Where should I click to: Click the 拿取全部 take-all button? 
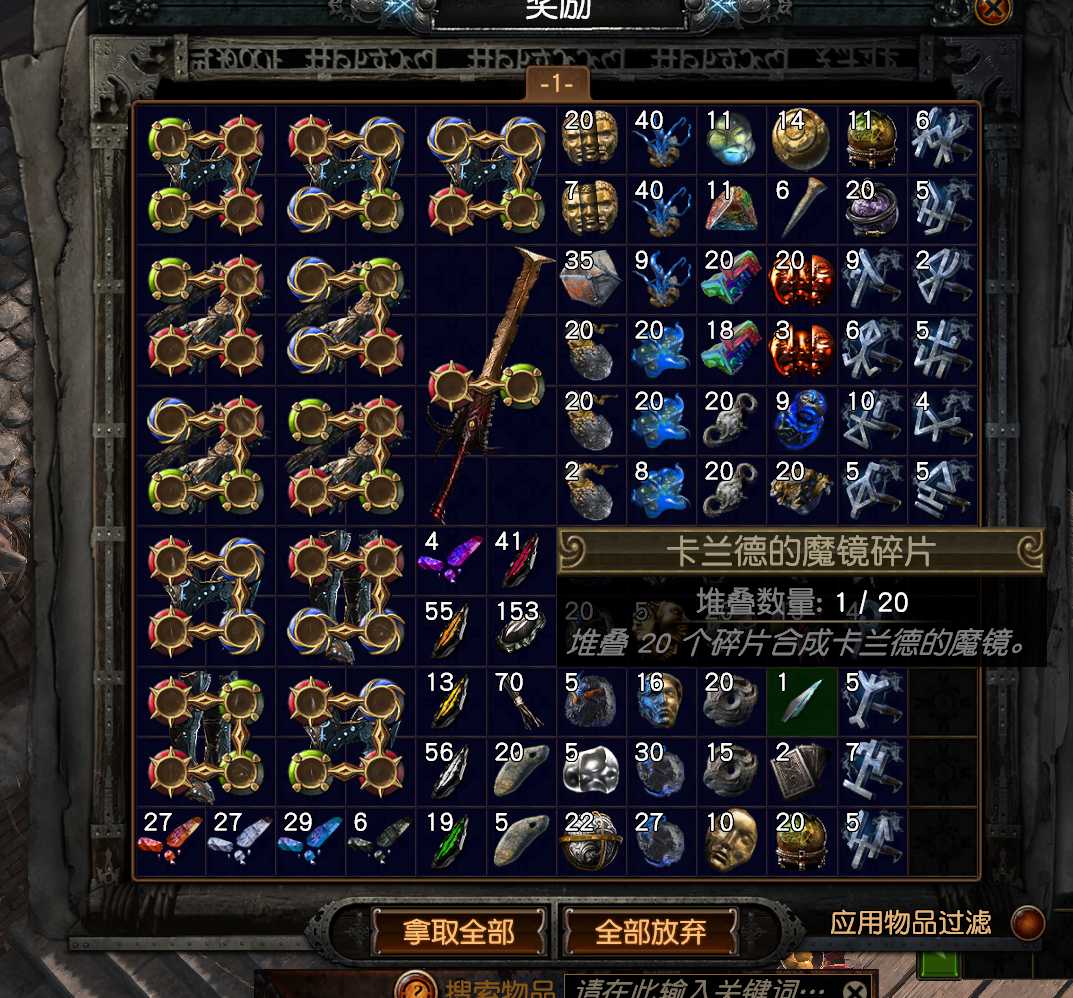459,932
